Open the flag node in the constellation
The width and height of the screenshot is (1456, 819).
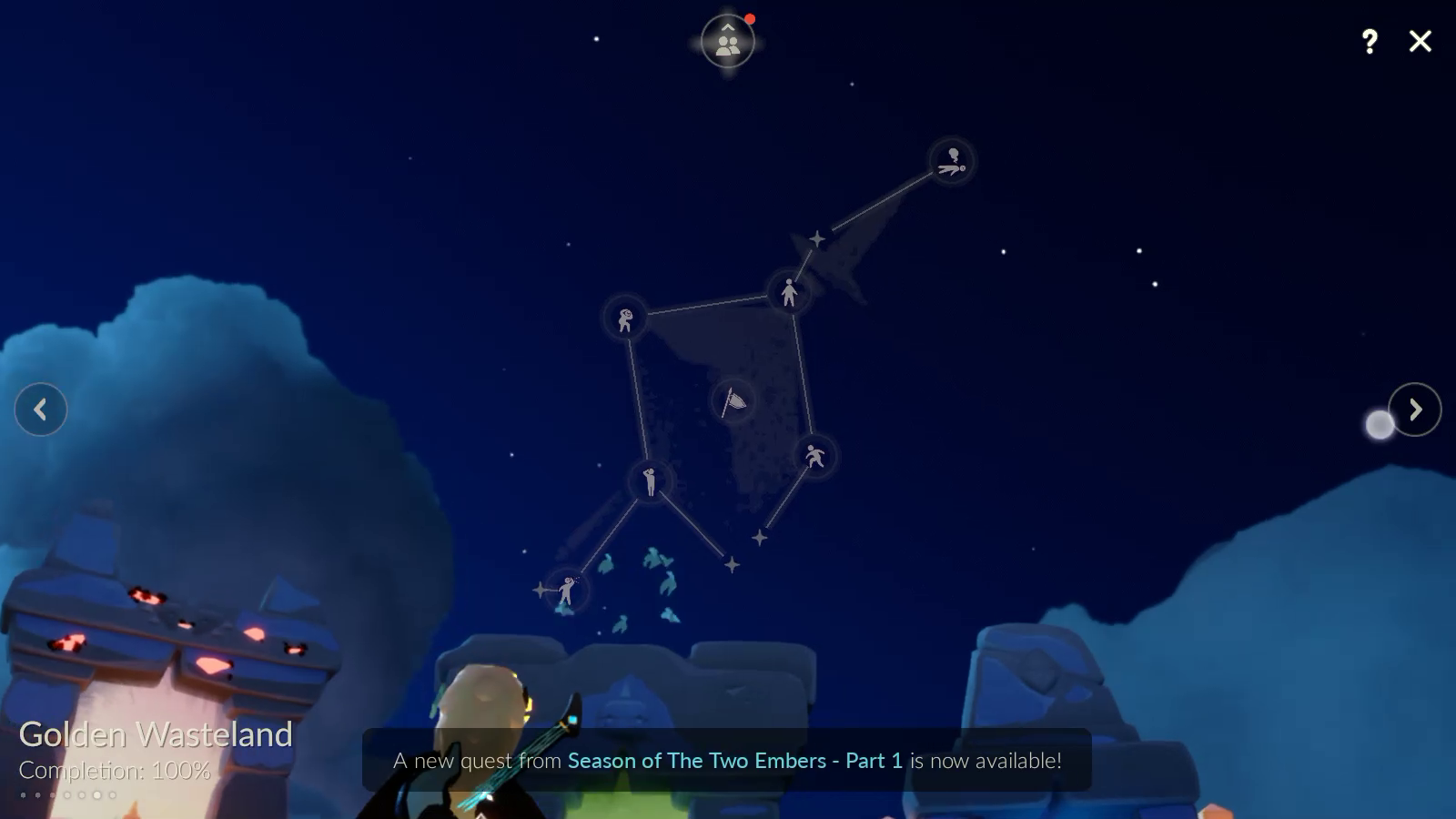coord(733,401)
